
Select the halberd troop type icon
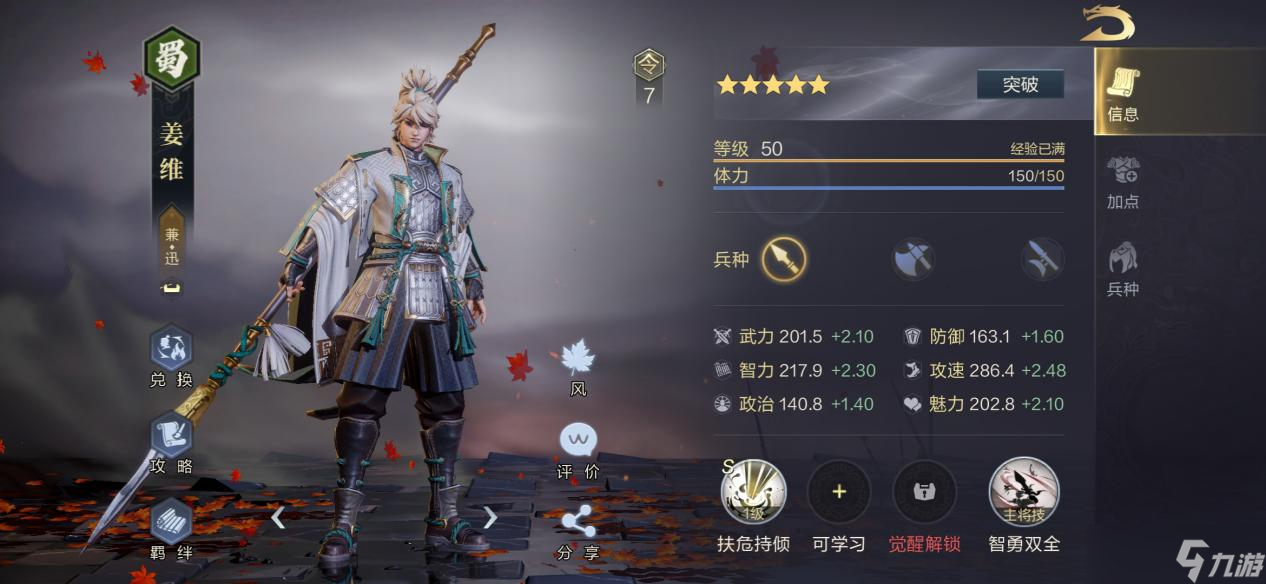(1041, 260)
